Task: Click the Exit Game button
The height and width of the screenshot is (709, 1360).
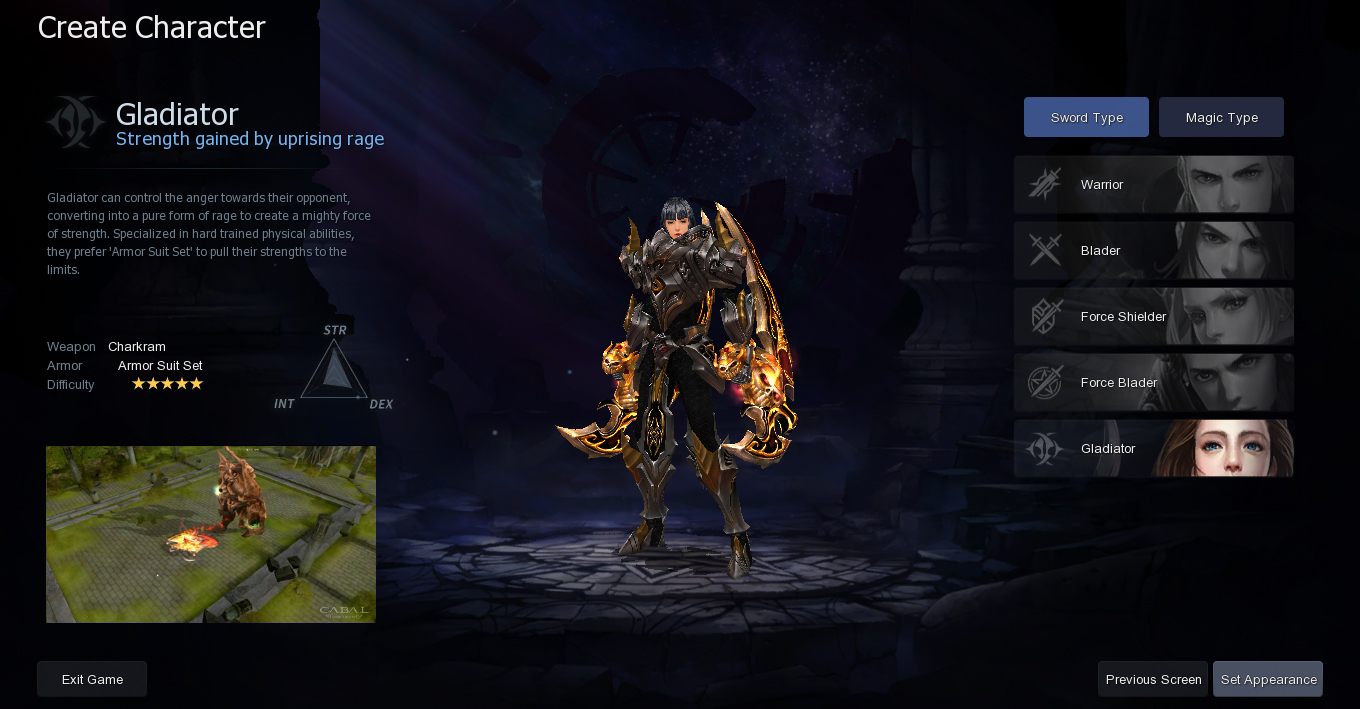Action: click(92, 679)
